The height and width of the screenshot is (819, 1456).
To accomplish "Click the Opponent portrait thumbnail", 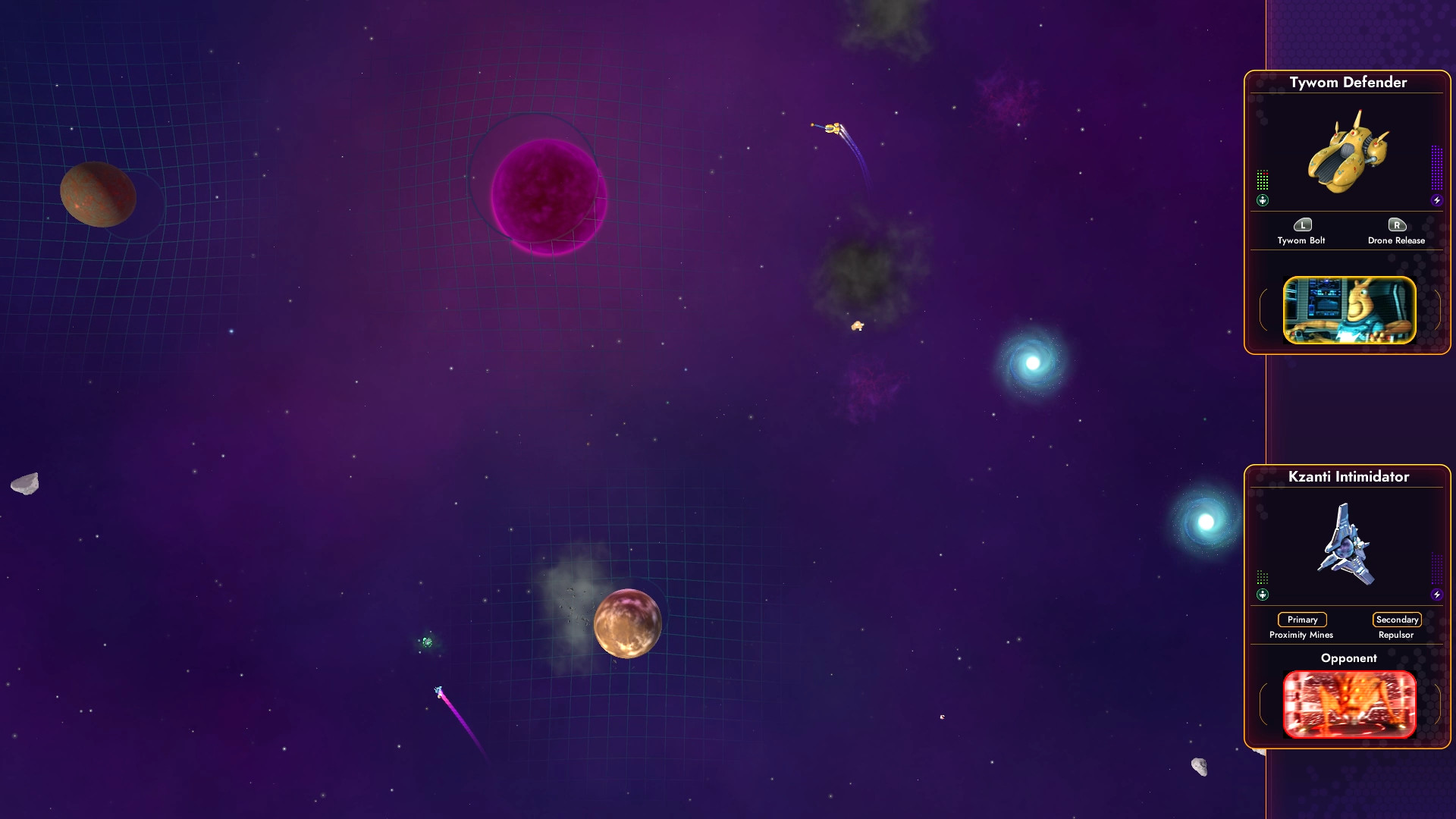I will [1350, 704].
